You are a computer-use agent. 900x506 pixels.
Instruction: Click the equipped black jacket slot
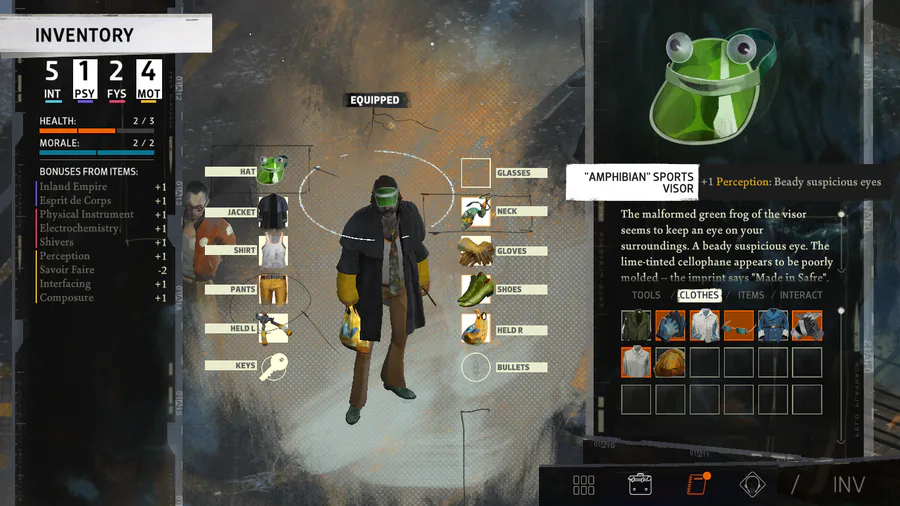click(x=272, y=211)
